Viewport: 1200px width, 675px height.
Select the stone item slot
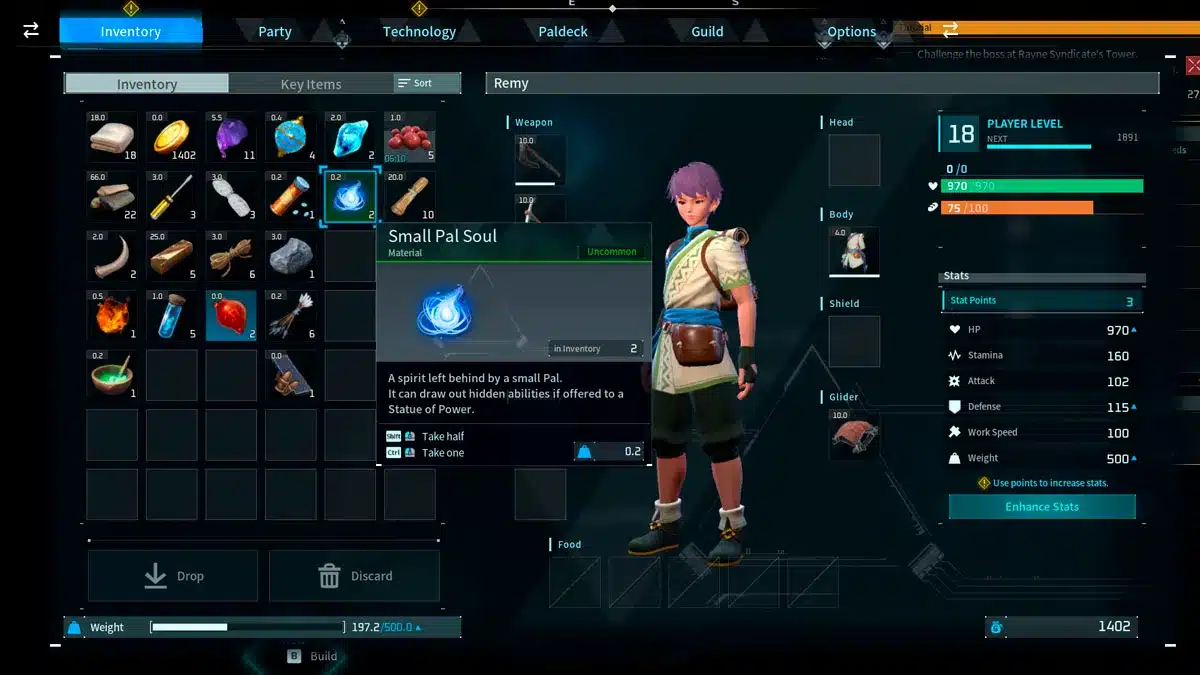[x=290, y=256]
